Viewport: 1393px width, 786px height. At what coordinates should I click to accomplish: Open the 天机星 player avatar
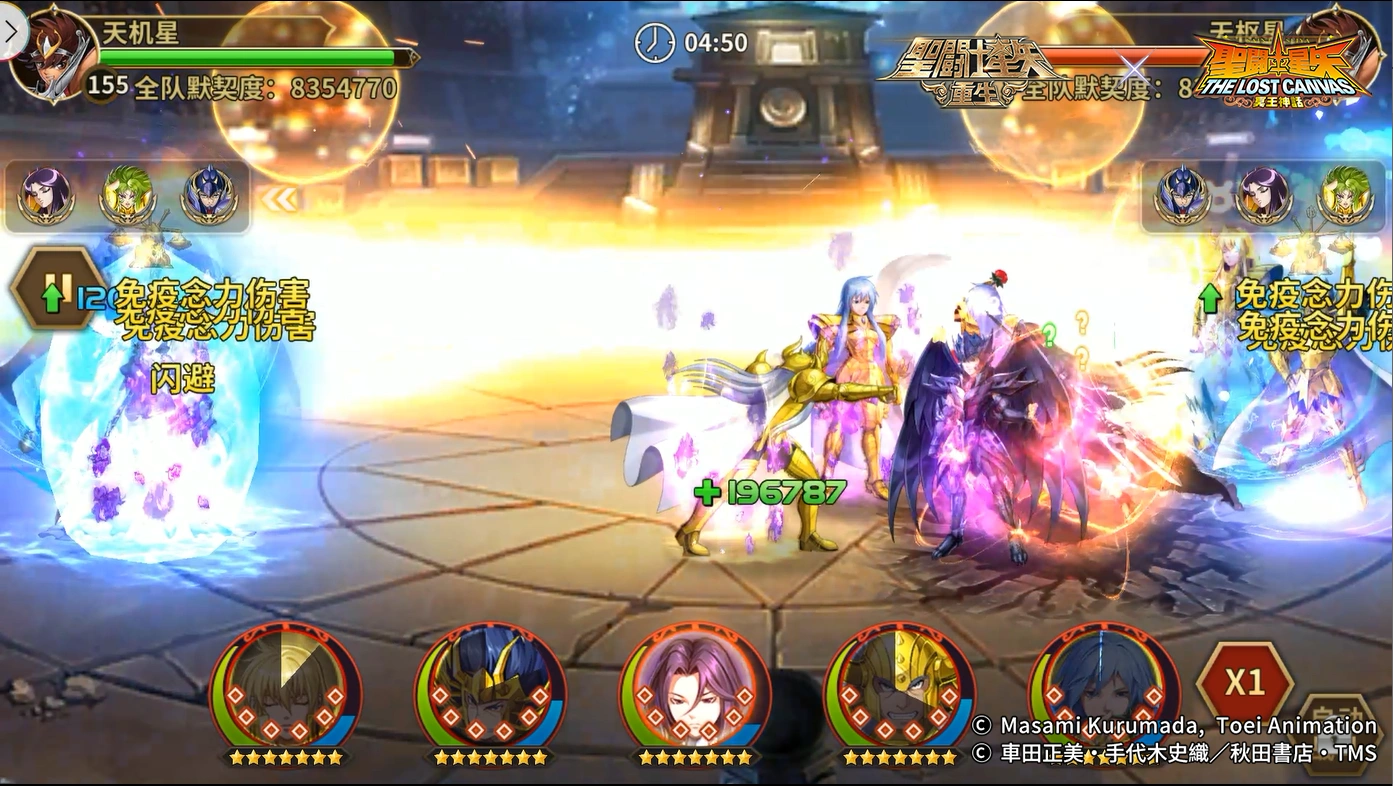45,52
